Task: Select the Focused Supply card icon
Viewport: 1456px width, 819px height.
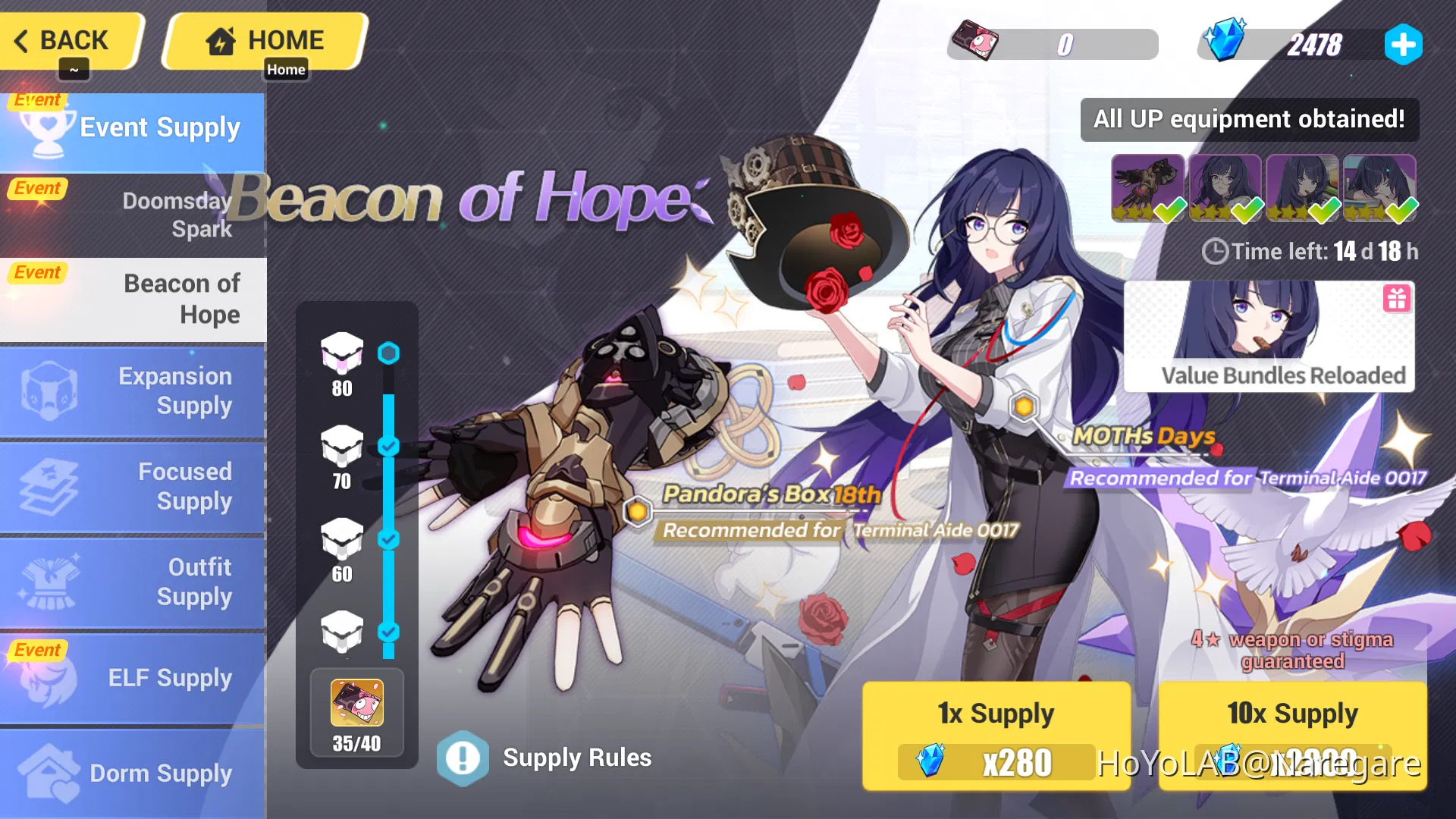Action: (47, 486)
